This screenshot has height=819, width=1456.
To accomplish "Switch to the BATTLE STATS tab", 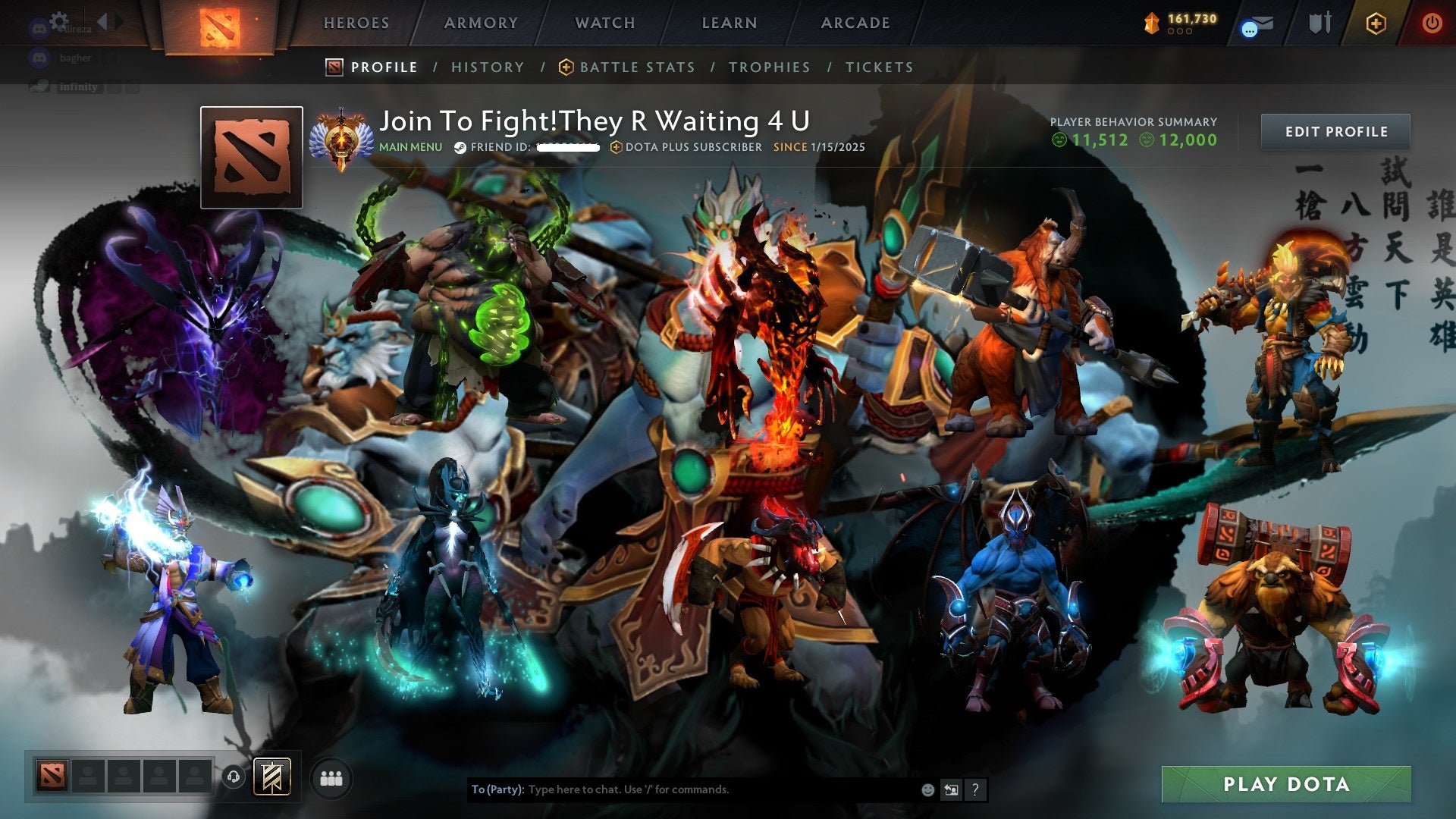I will (636, 67).
